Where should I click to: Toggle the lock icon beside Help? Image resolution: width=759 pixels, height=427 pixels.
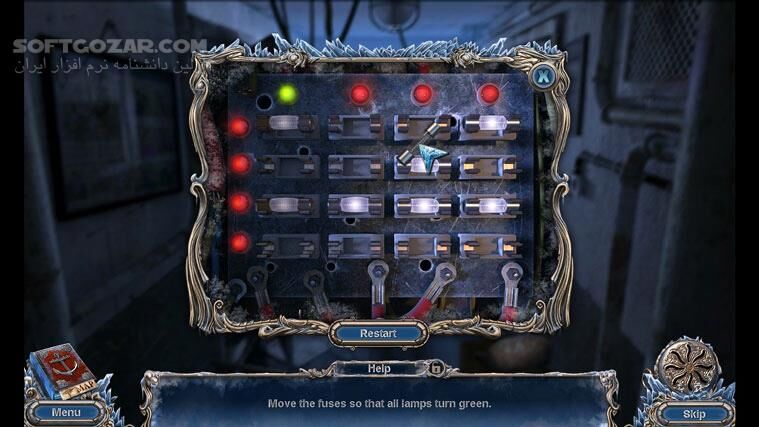pyautogui.click(x=436, y=368)
